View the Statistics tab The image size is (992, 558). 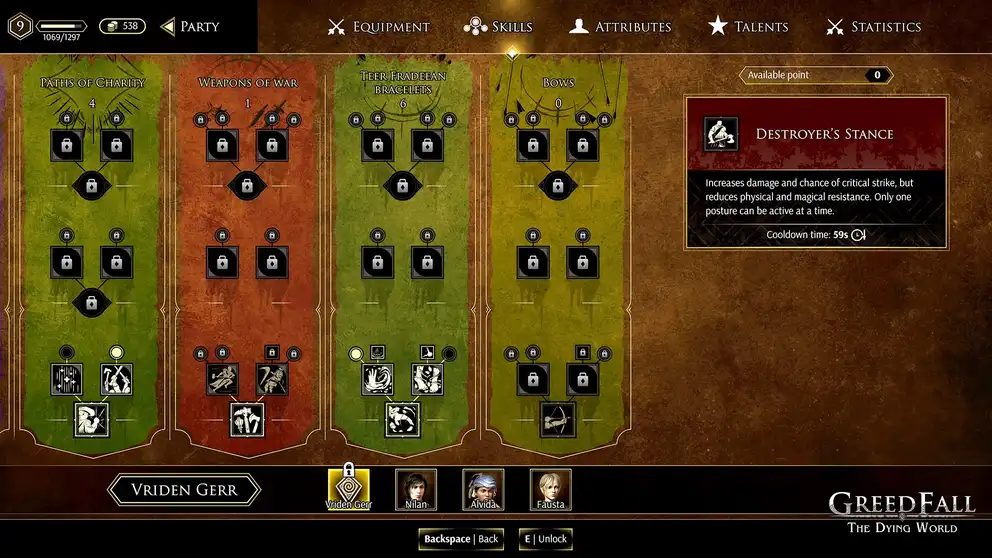tap(873, 27)
